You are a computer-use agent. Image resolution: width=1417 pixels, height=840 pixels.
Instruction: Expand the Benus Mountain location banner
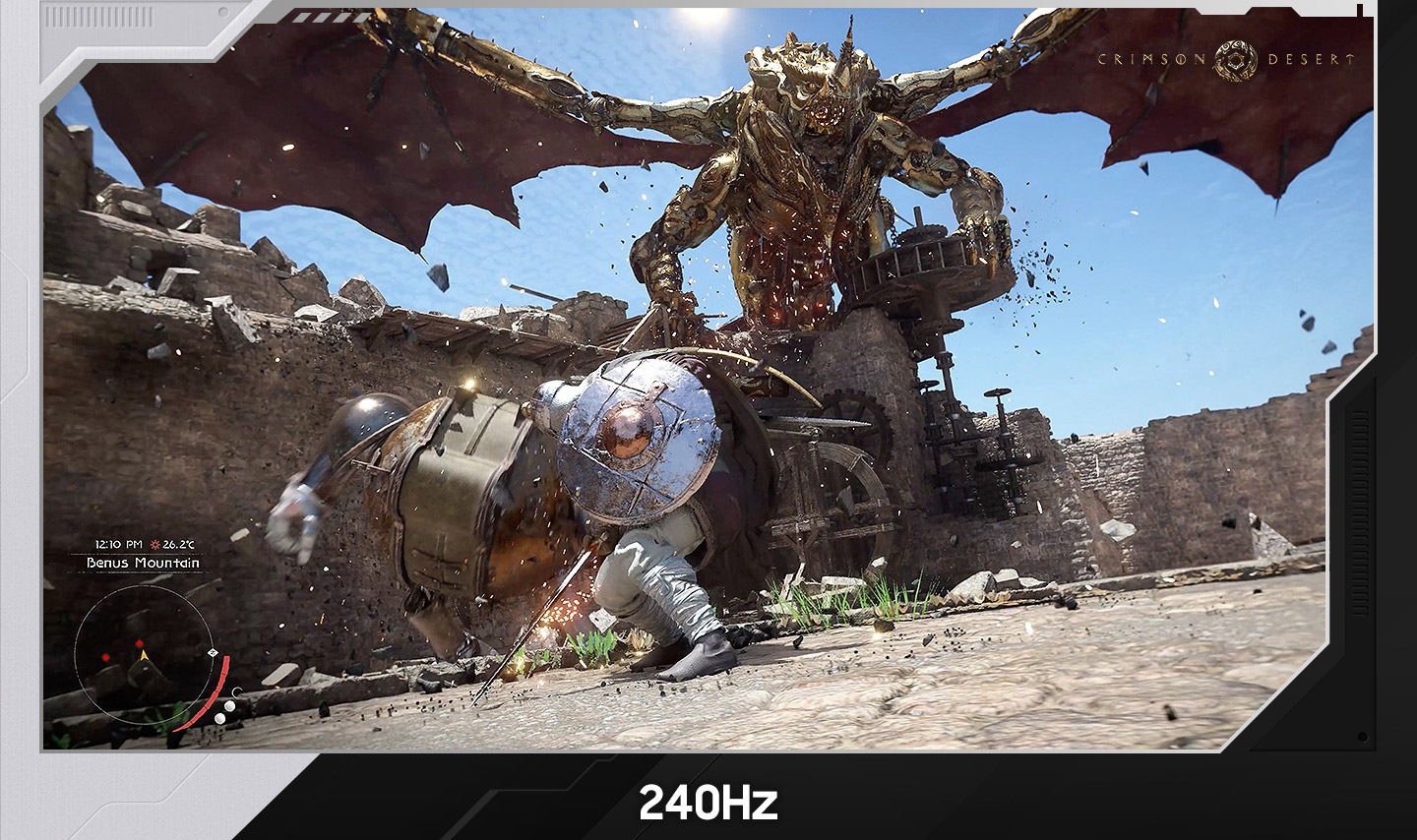pyautogui.click(x=144, y=563)
